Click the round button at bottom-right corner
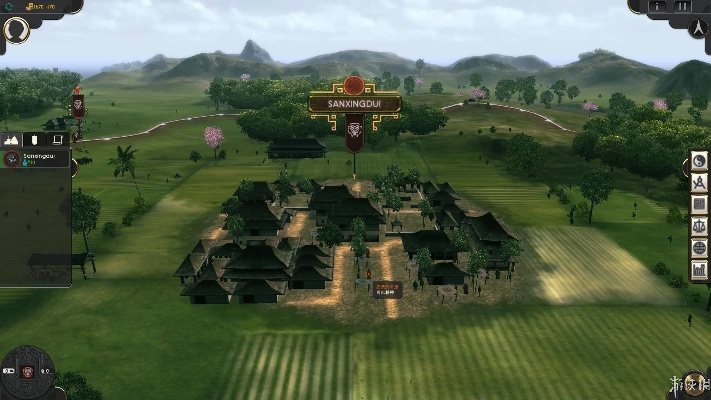 (692, 385)
